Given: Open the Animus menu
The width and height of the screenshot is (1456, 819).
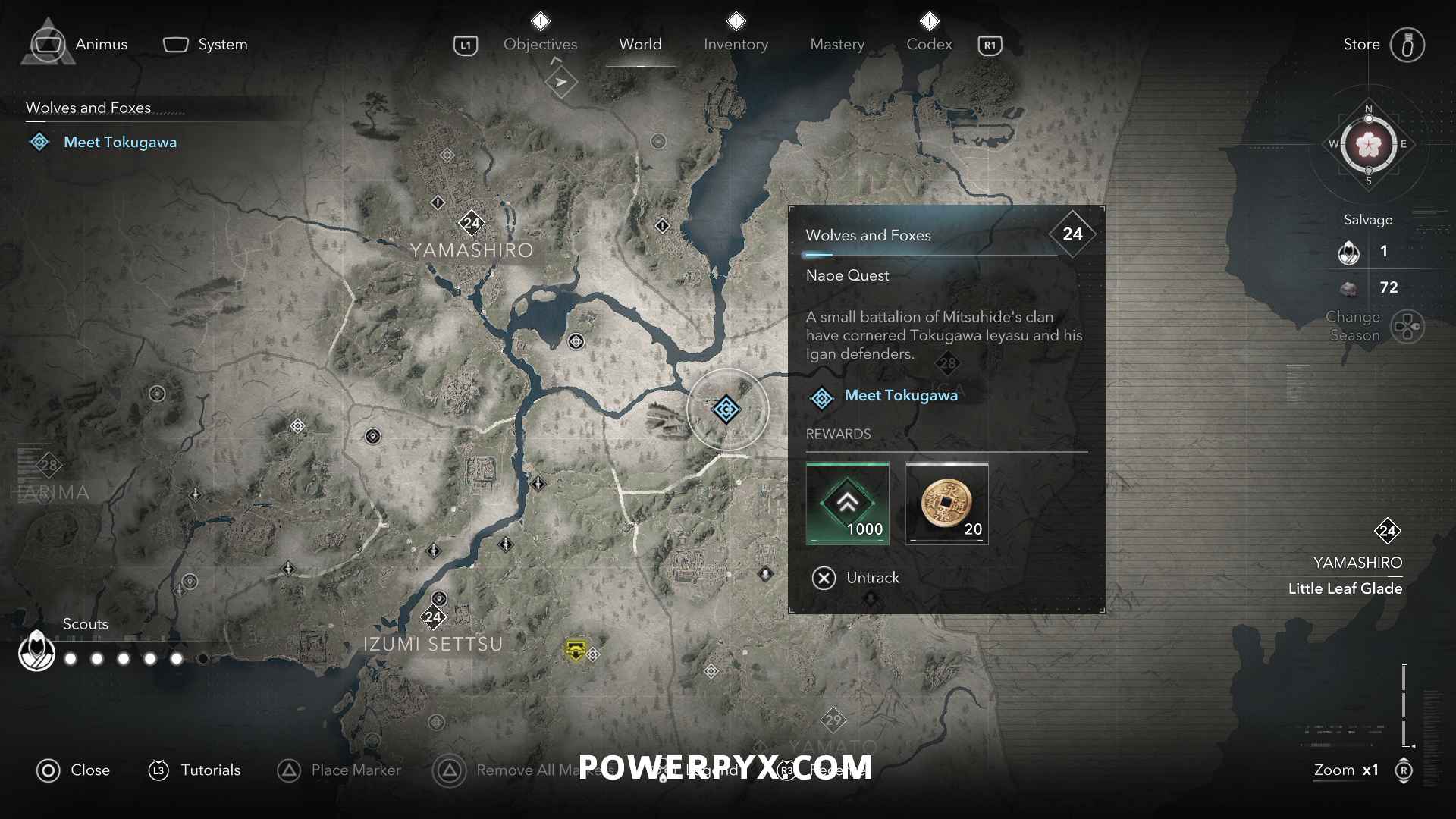Looking at the screenshot, I should coord(47,44).
